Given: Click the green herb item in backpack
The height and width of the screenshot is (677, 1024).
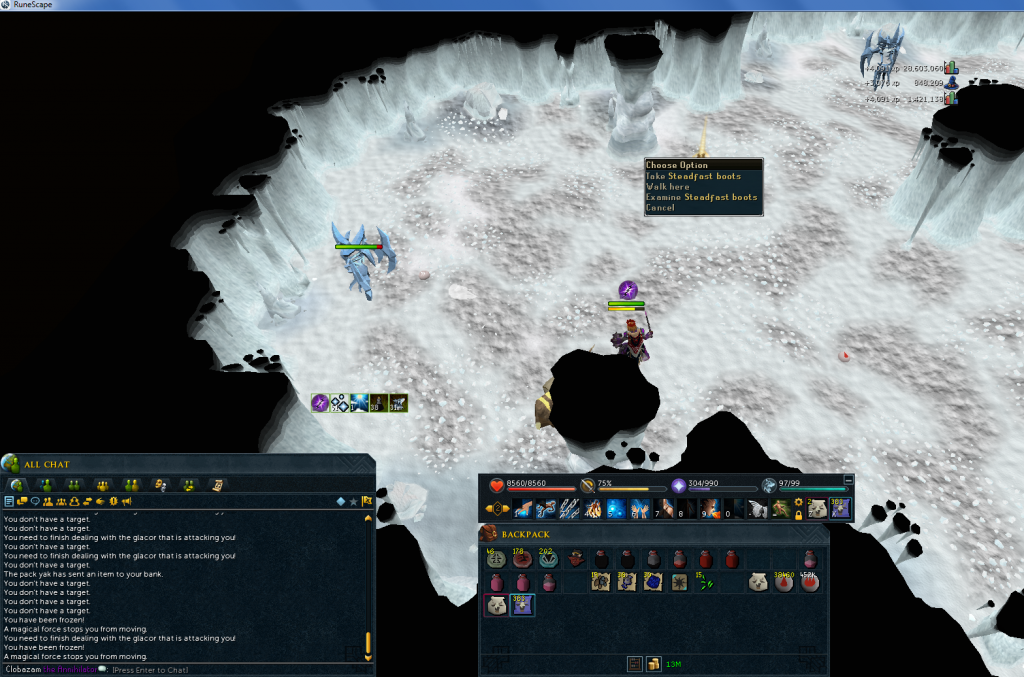Looking at the screenshot, I should (705, 582).
